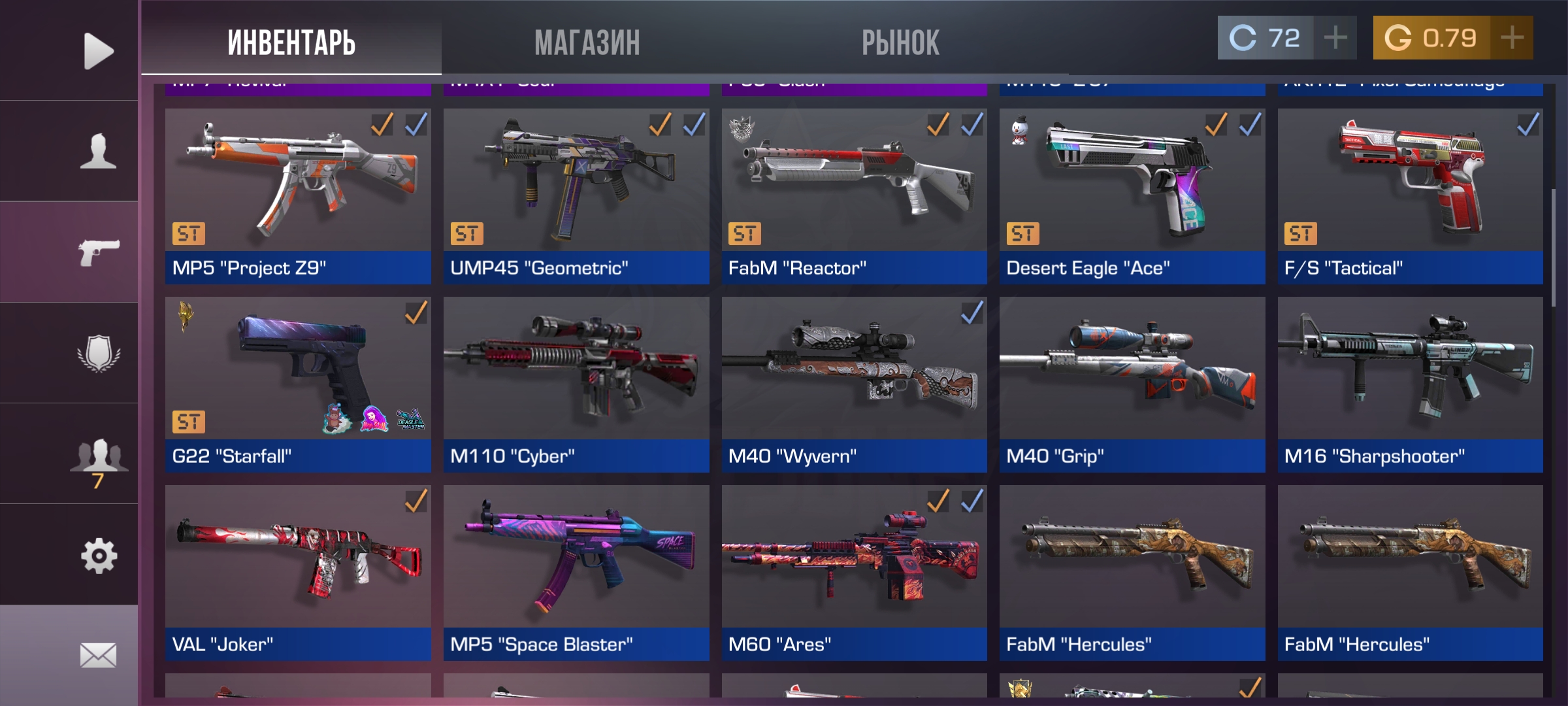
Task: Switch to the Магазин tab
Action: pyautogui.click(x=587, y=43)
